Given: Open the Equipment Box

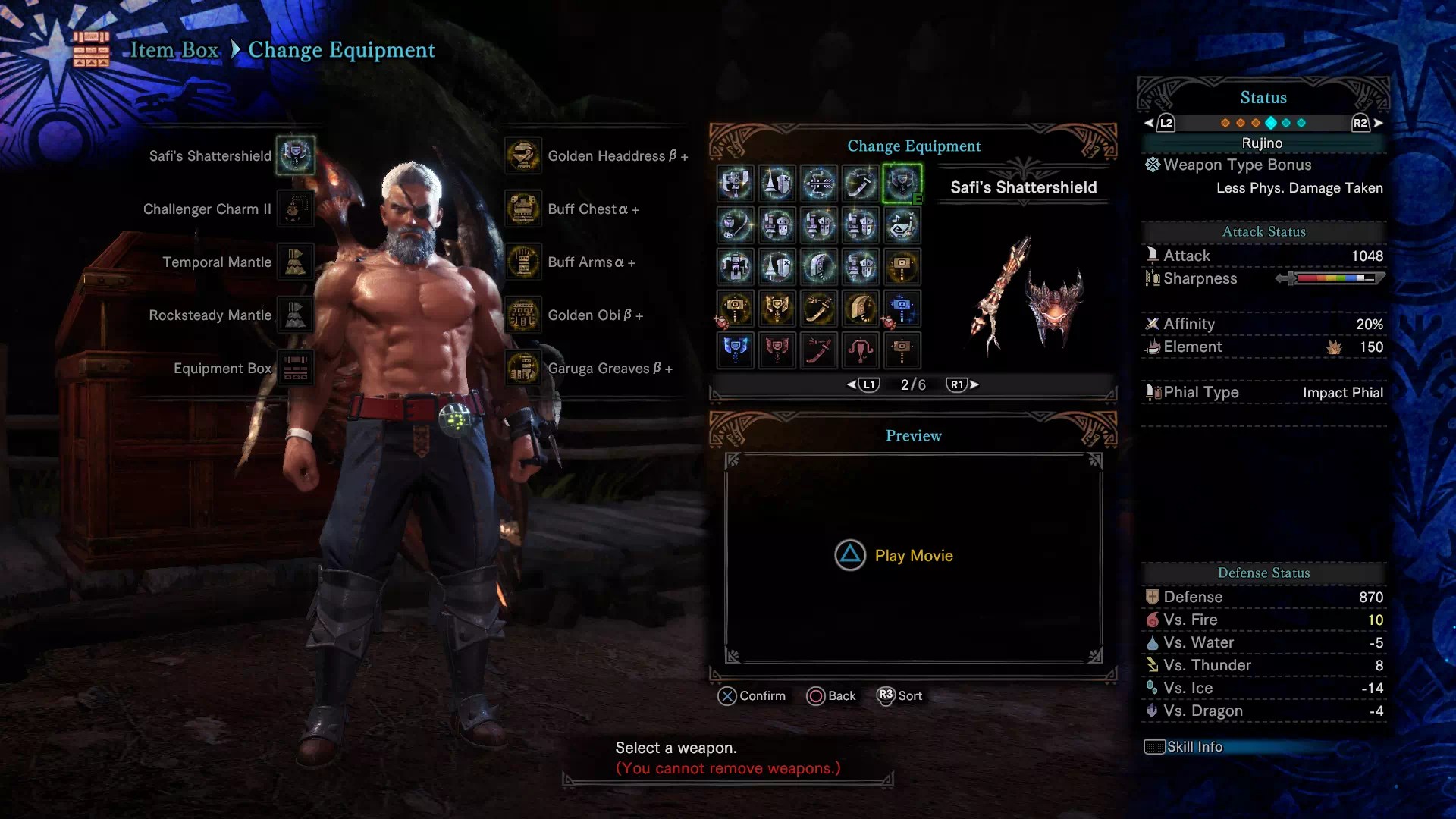Looking at the screenshot, I should [x=296, y=368].
